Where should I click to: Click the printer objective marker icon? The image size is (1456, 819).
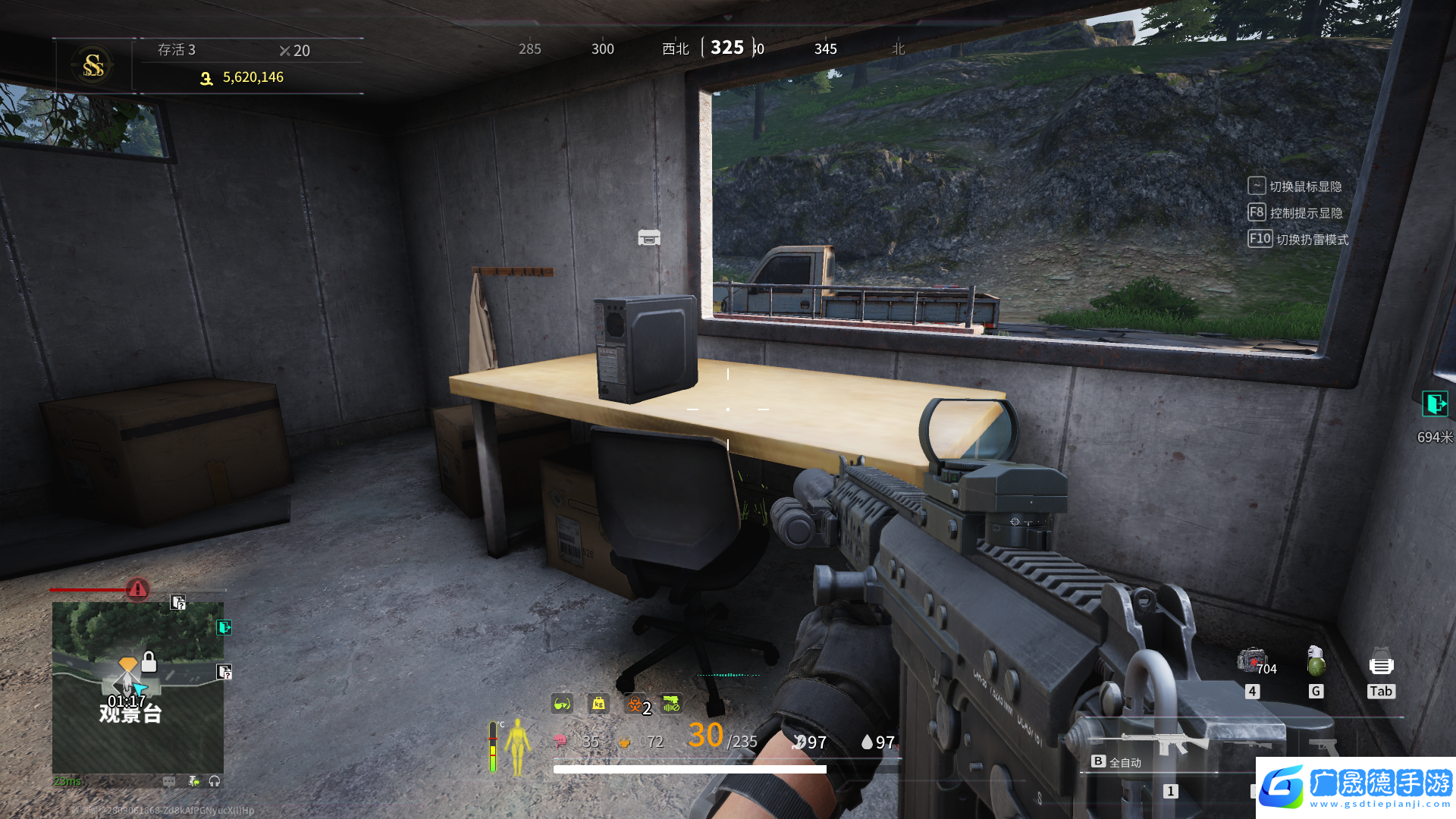click(649, 238)
